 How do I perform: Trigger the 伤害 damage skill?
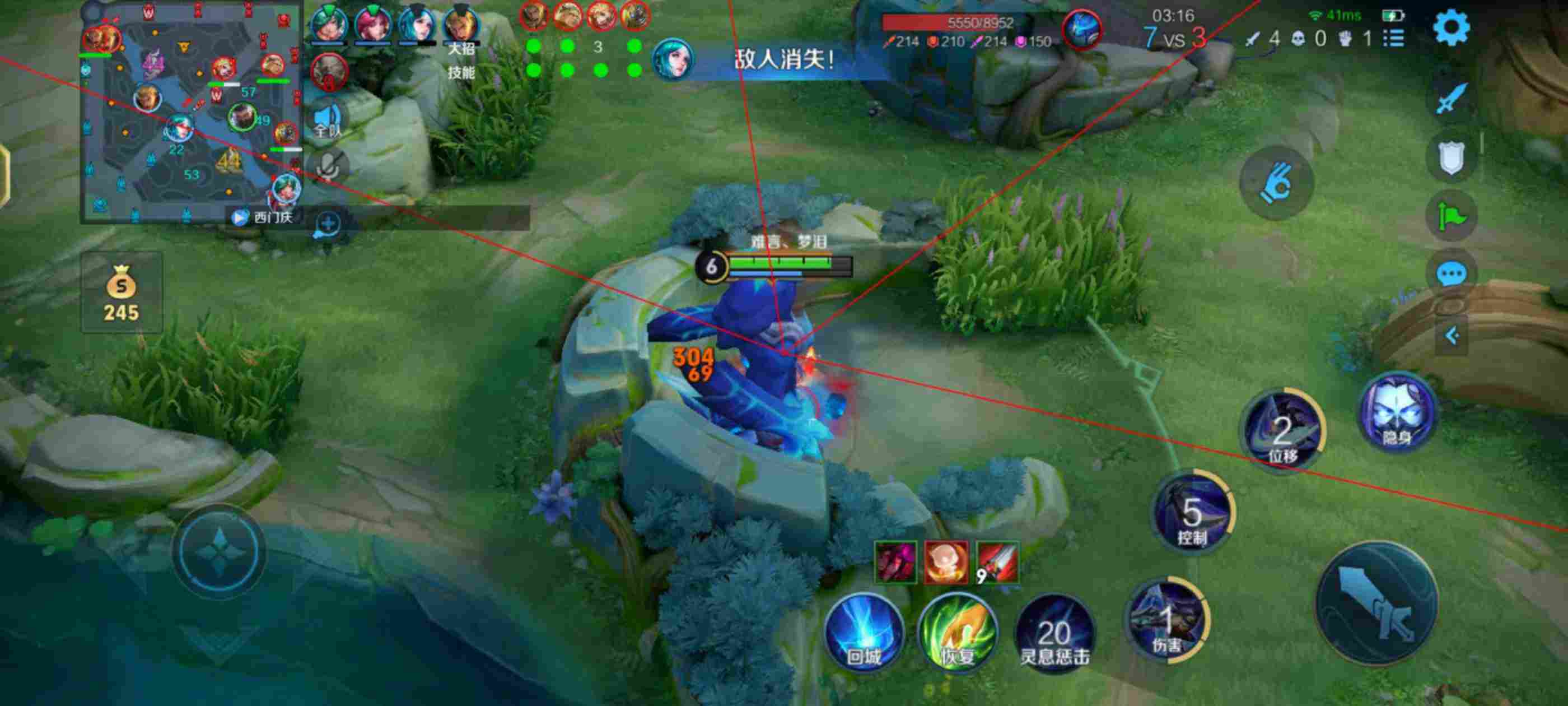(1167, 620)
